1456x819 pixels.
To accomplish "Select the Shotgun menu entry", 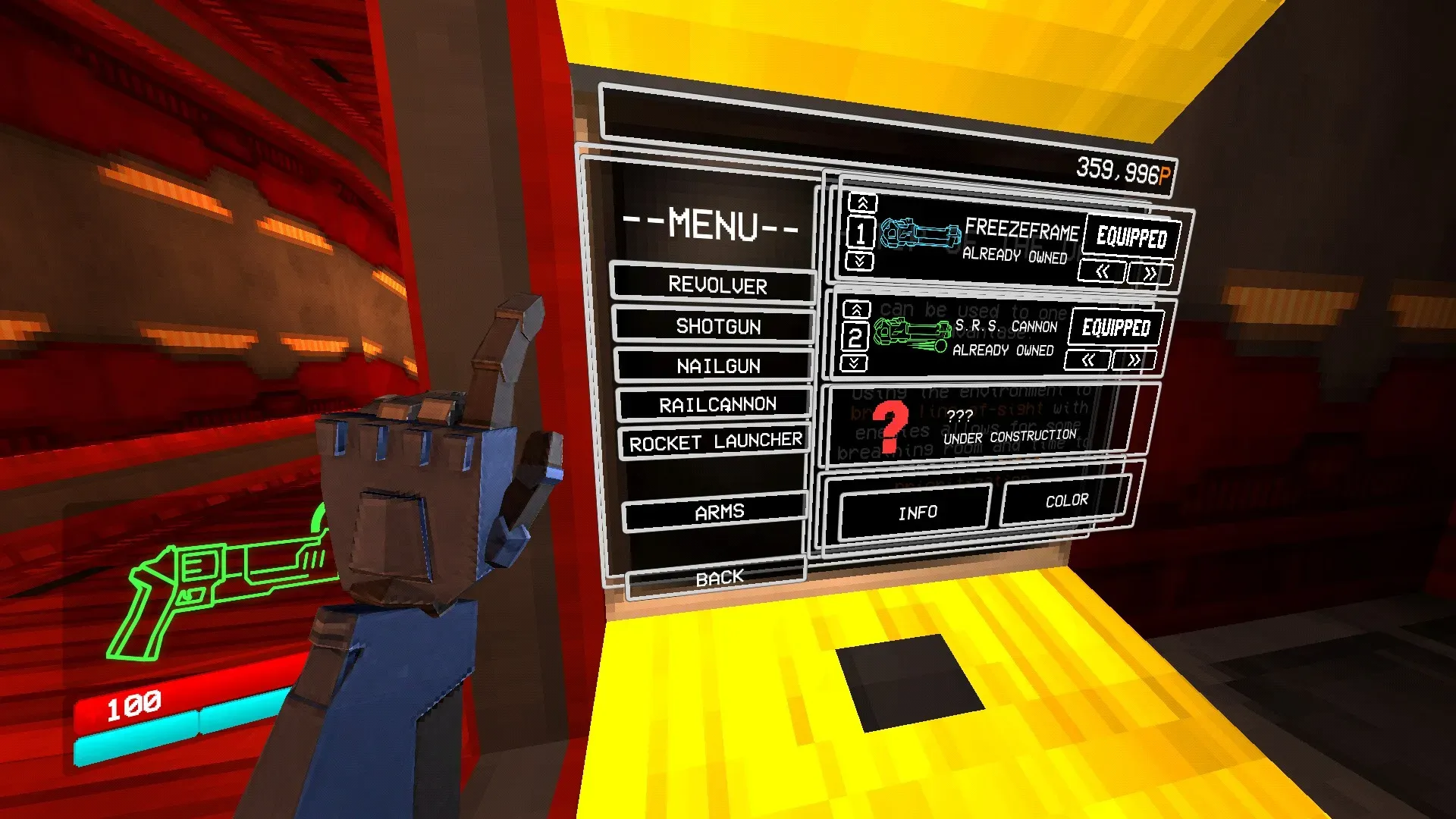I will 717,326.
